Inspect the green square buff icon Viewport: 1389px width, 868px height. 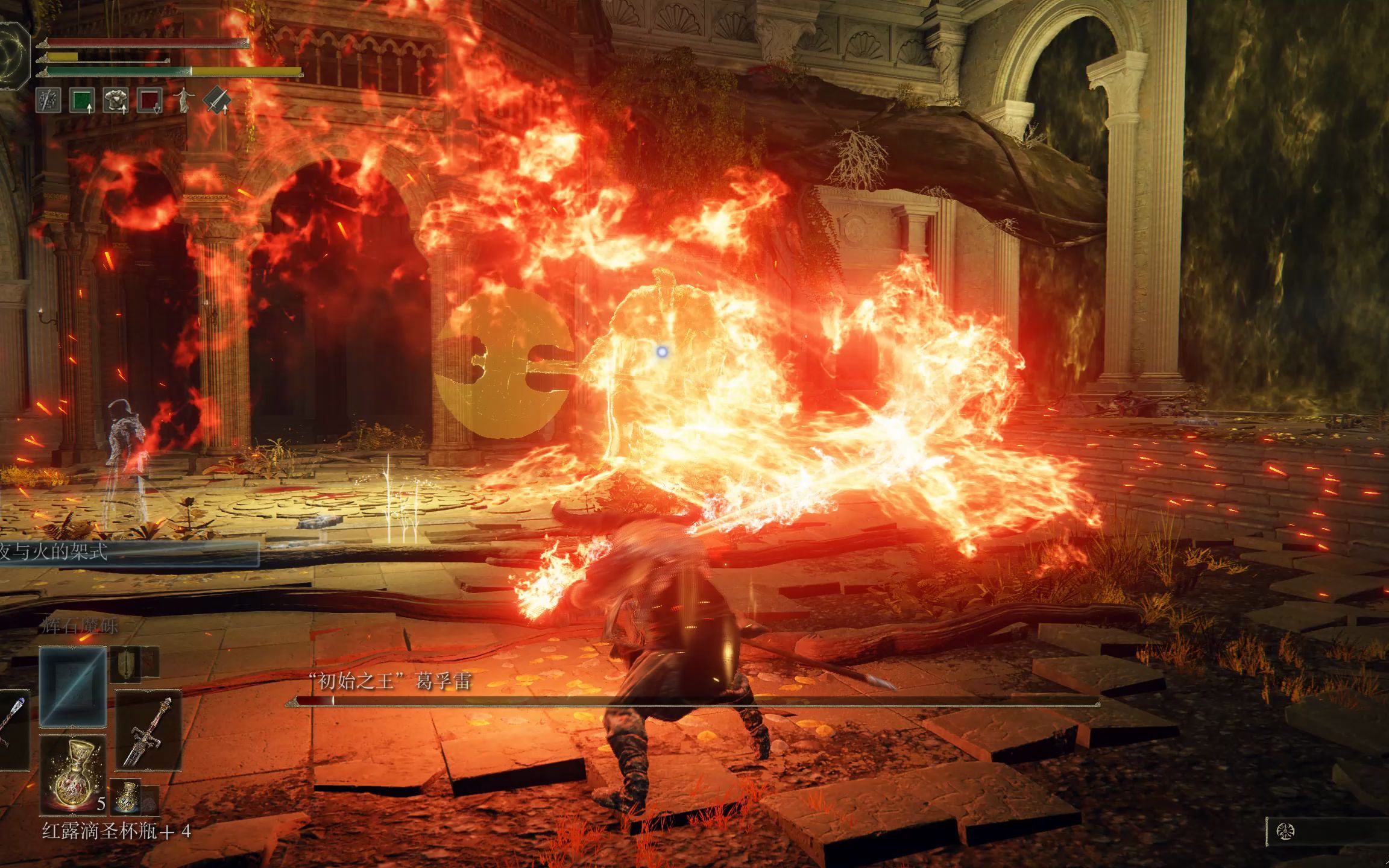coord(82,100)
